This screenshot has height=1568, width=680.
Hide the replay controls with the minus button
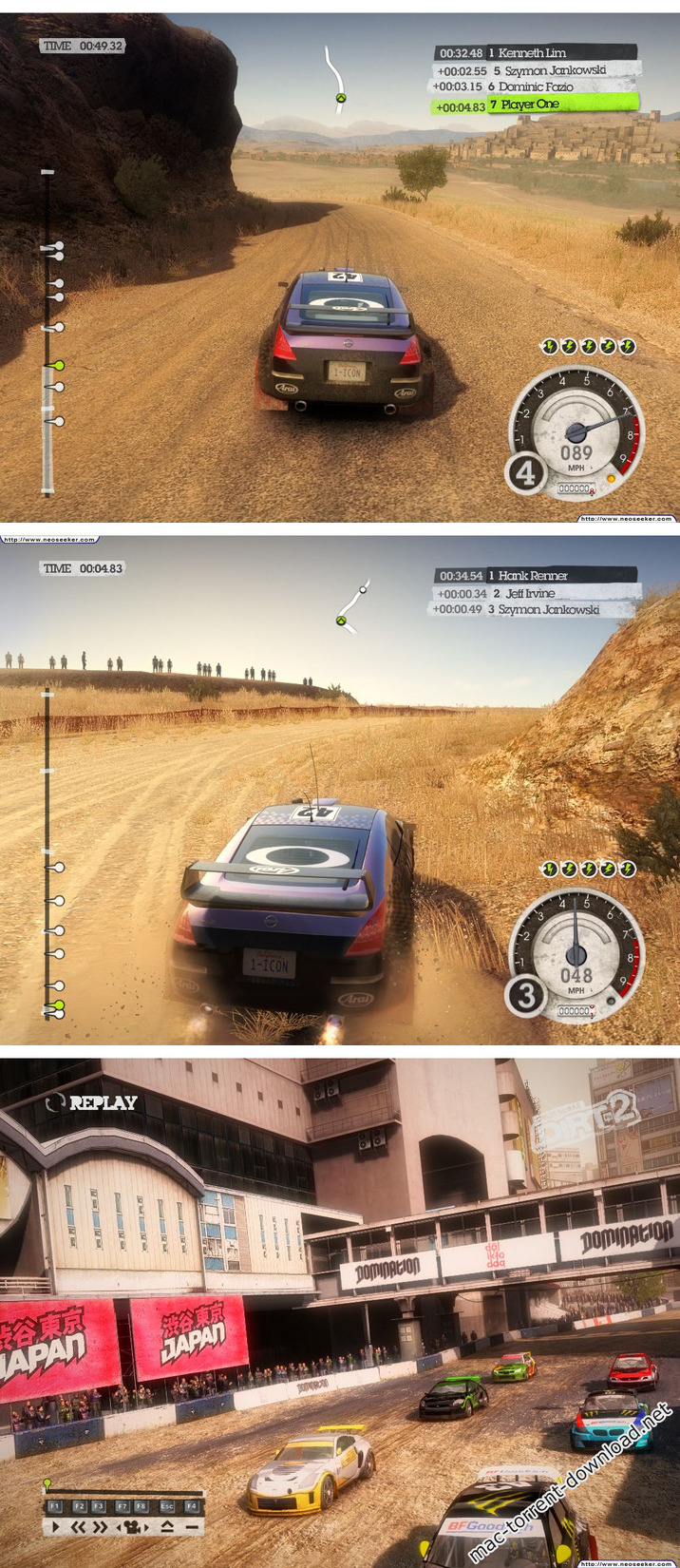tap(191, 1526)
